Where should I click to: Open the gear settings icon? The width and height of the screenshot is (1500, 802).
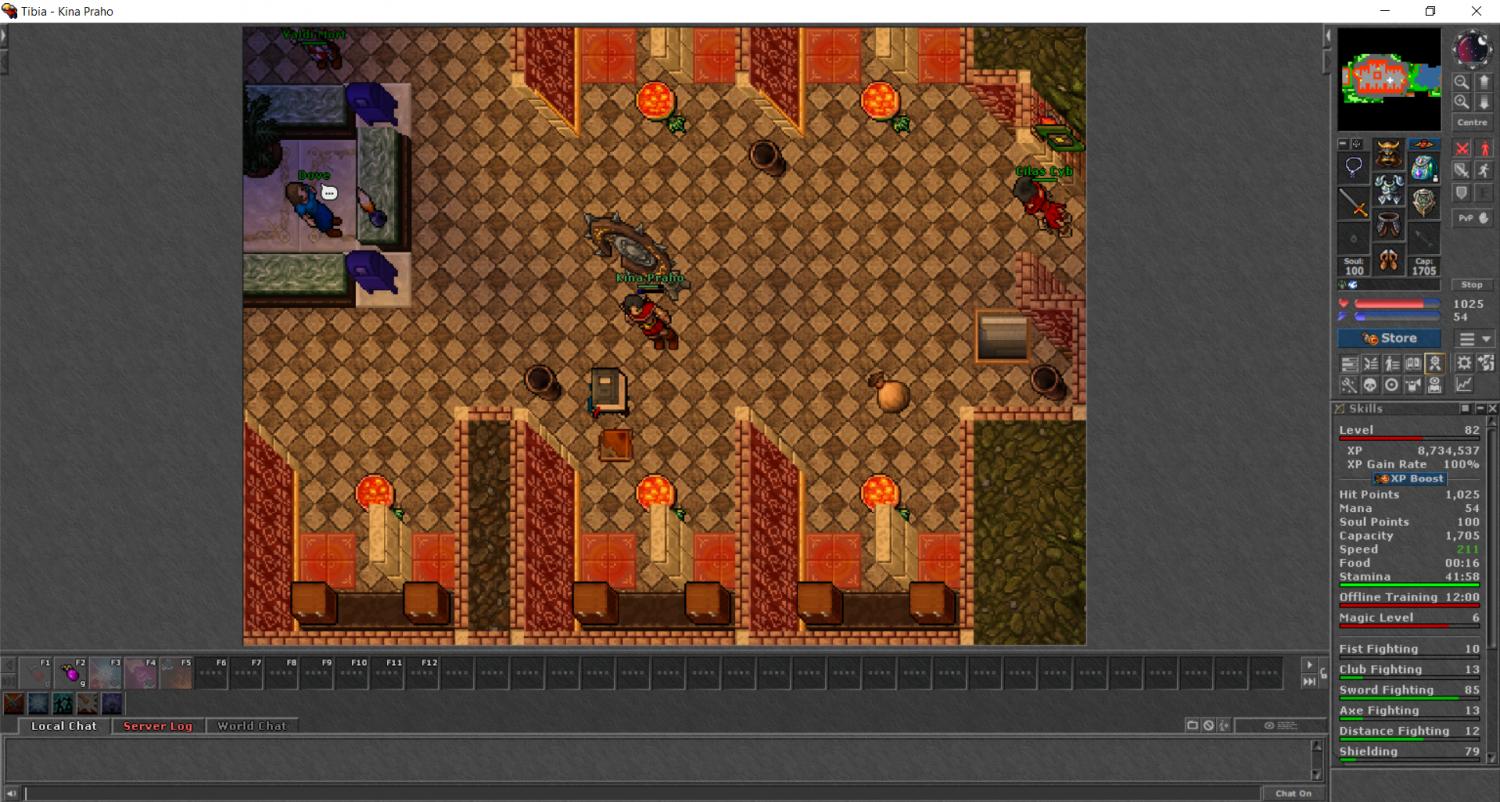coord(1464,364)
